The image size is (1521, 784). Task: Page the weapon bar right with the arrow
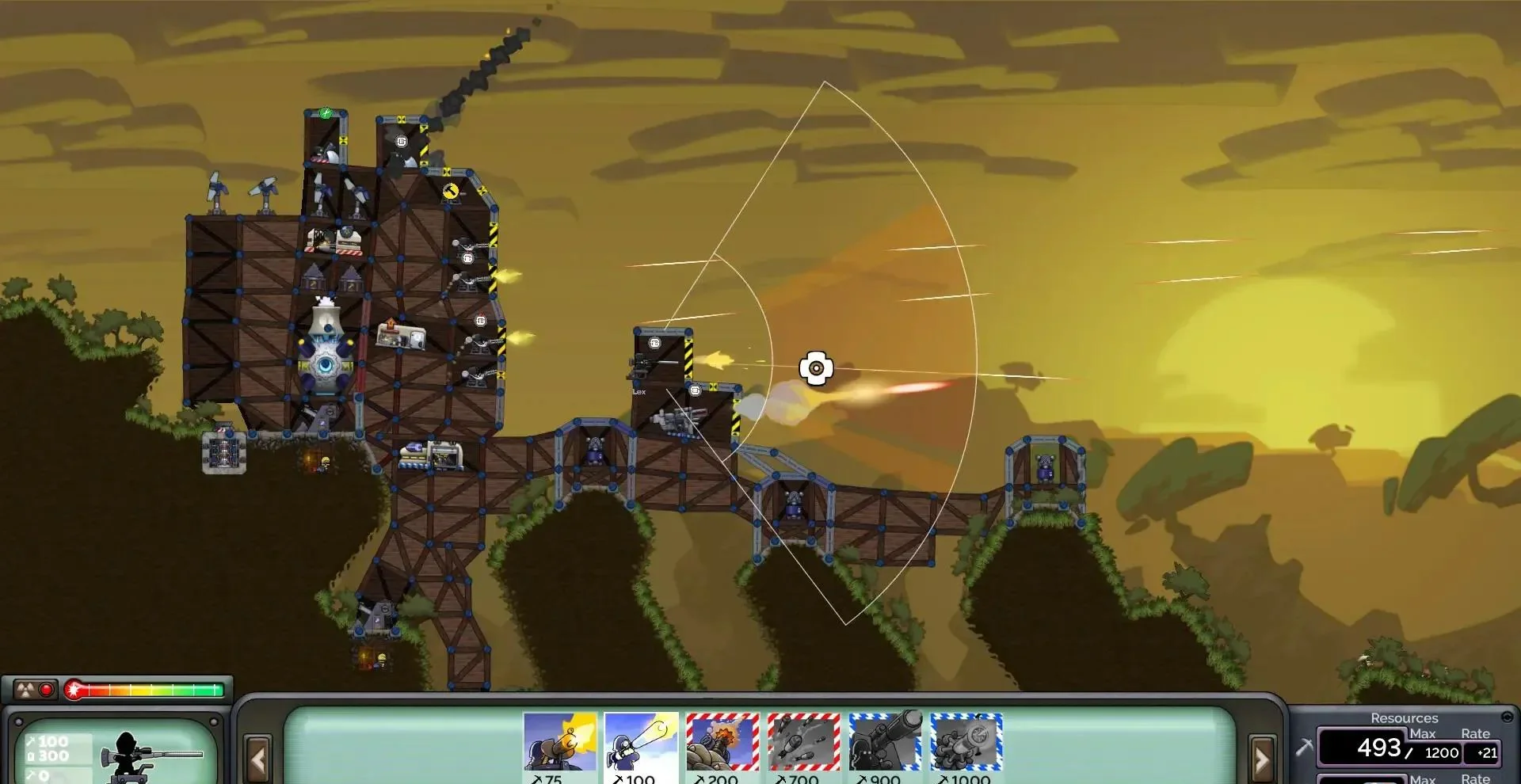1261,759
